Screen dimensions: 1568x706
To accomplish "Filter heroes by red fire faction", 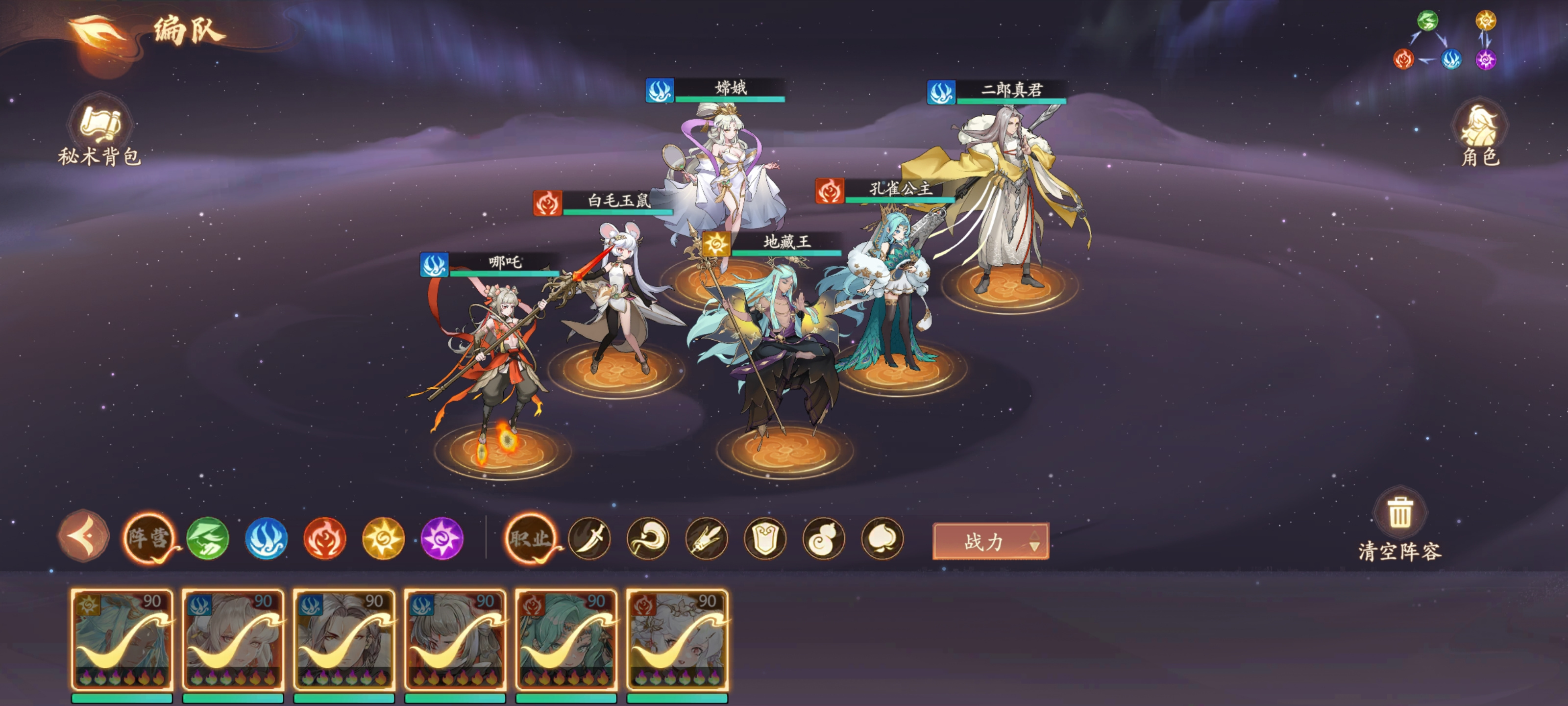I will click(x=324, y=538).
